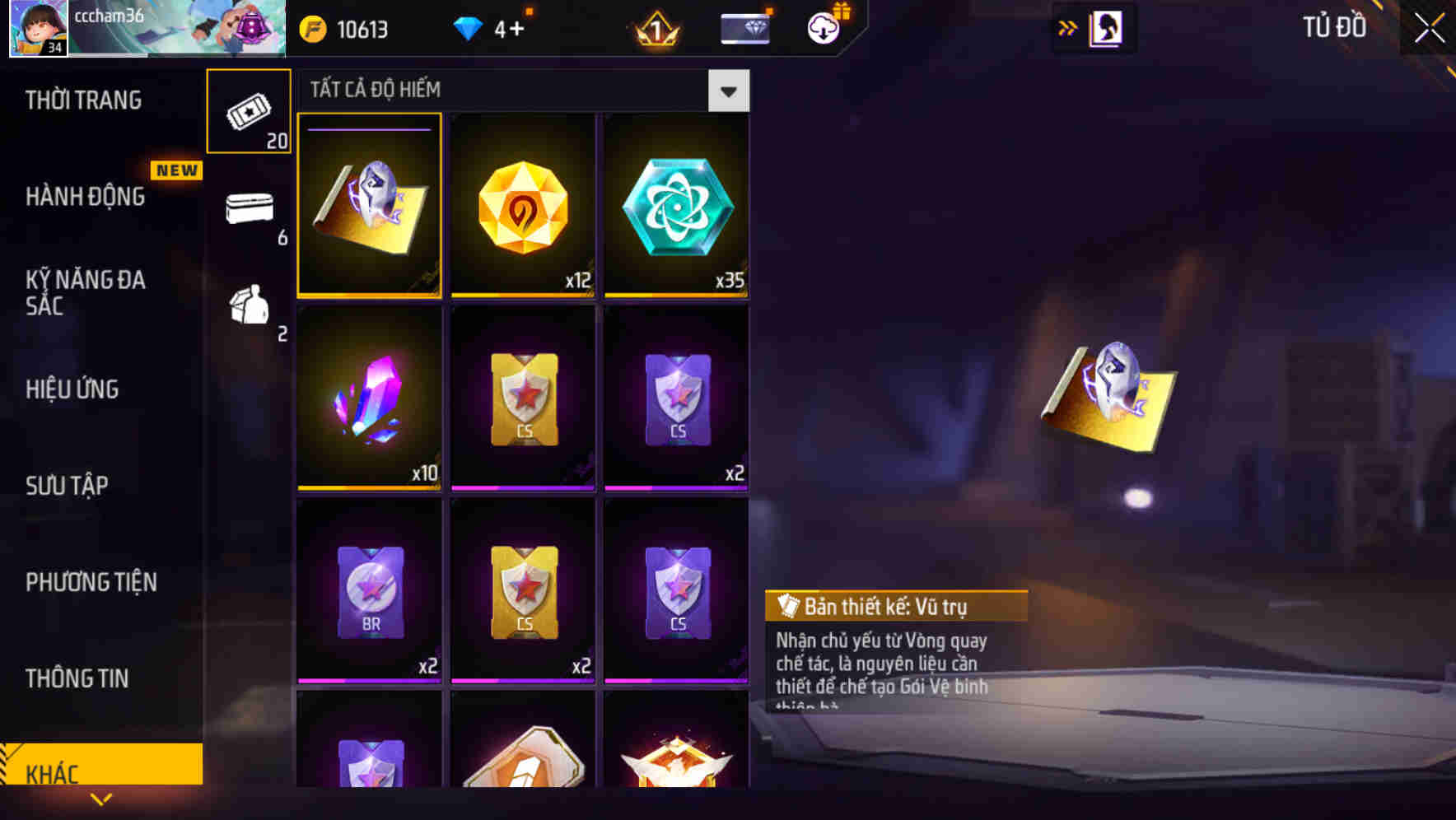
Task: Switch to the THỜI TRANG tab
Action: coord(82,100)
